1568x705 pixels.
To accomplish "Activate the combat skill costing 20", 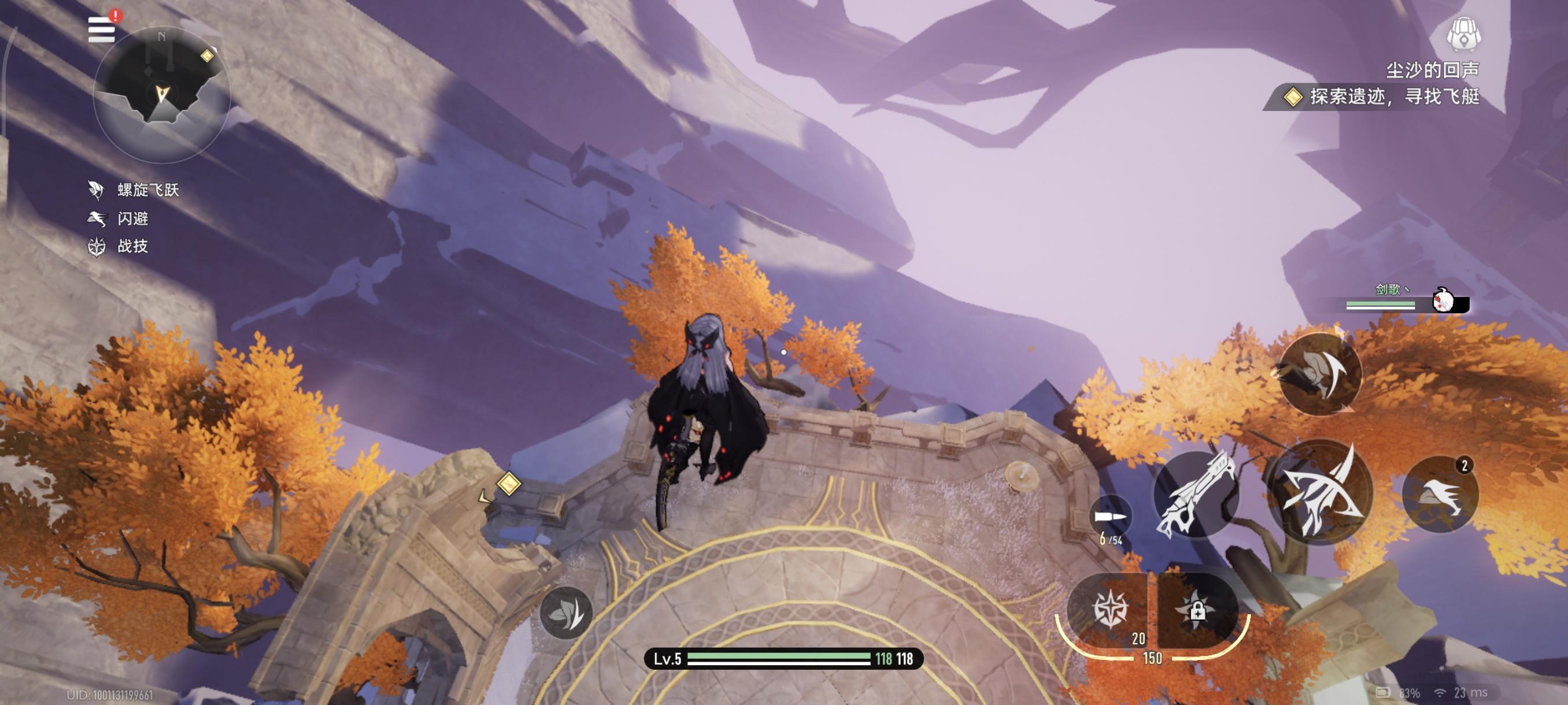I will tap(1110, 610).
